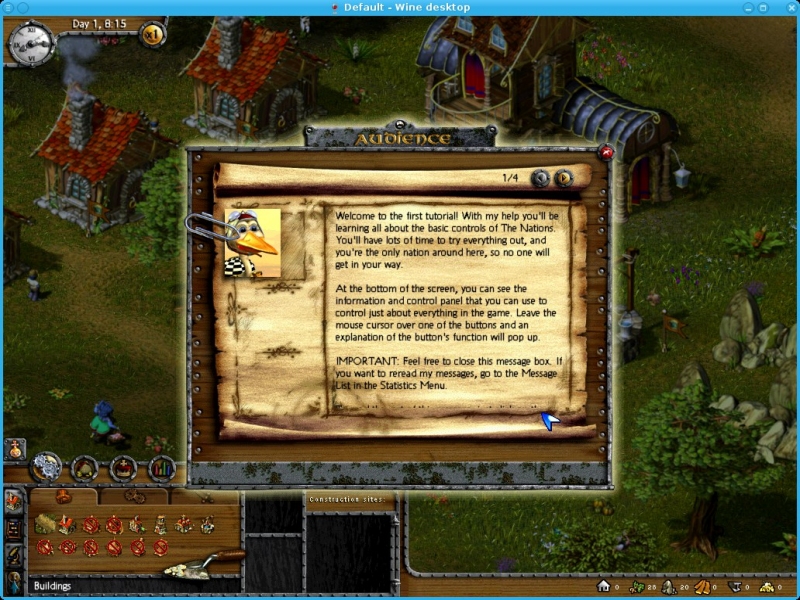800x600 pixels.
Task: Go back to the previous message page
Action: (x=541, y=178)
